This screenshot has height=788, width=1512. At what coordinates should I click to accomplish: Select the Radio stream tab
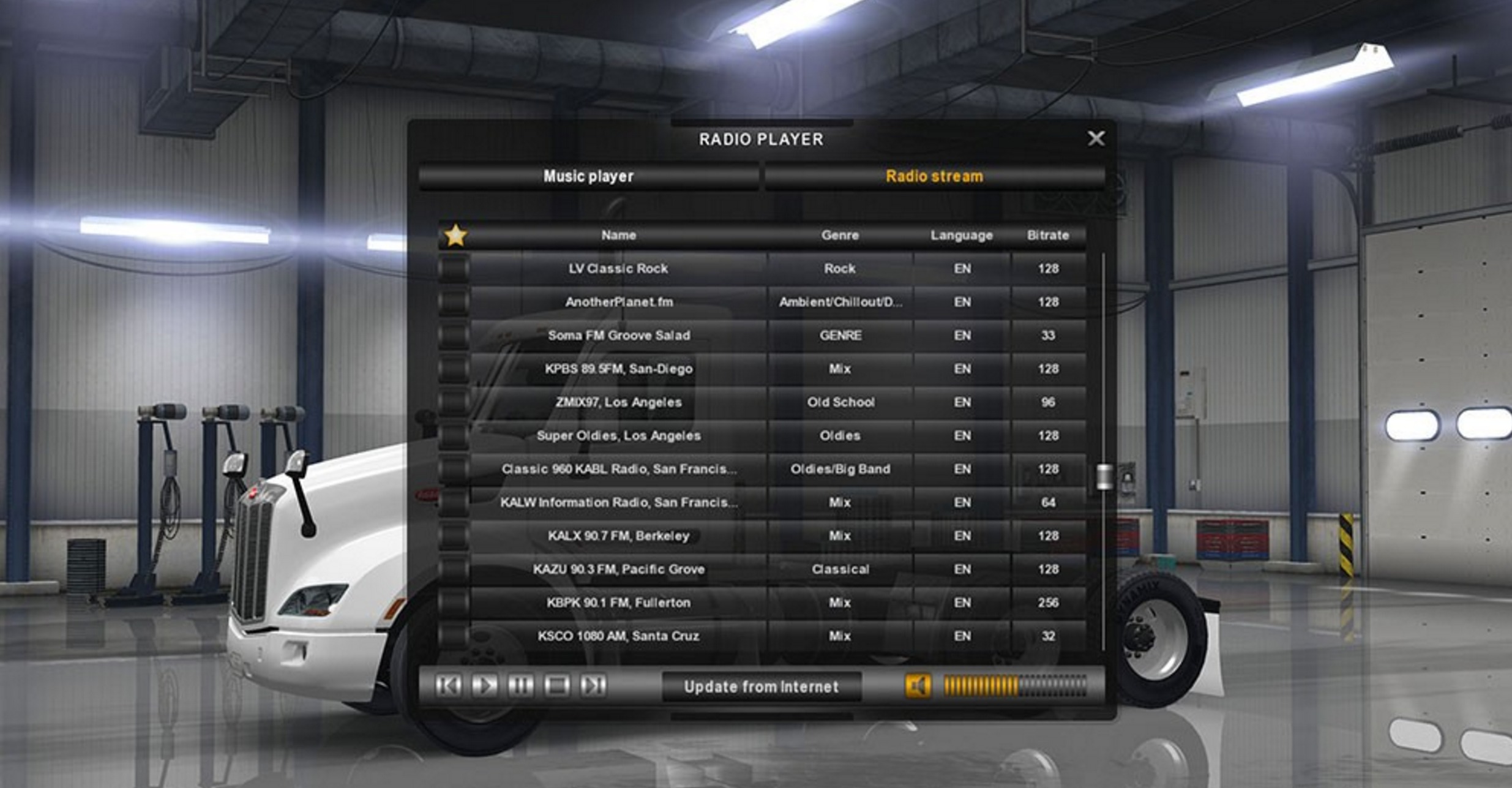click(x=934, y=176)
